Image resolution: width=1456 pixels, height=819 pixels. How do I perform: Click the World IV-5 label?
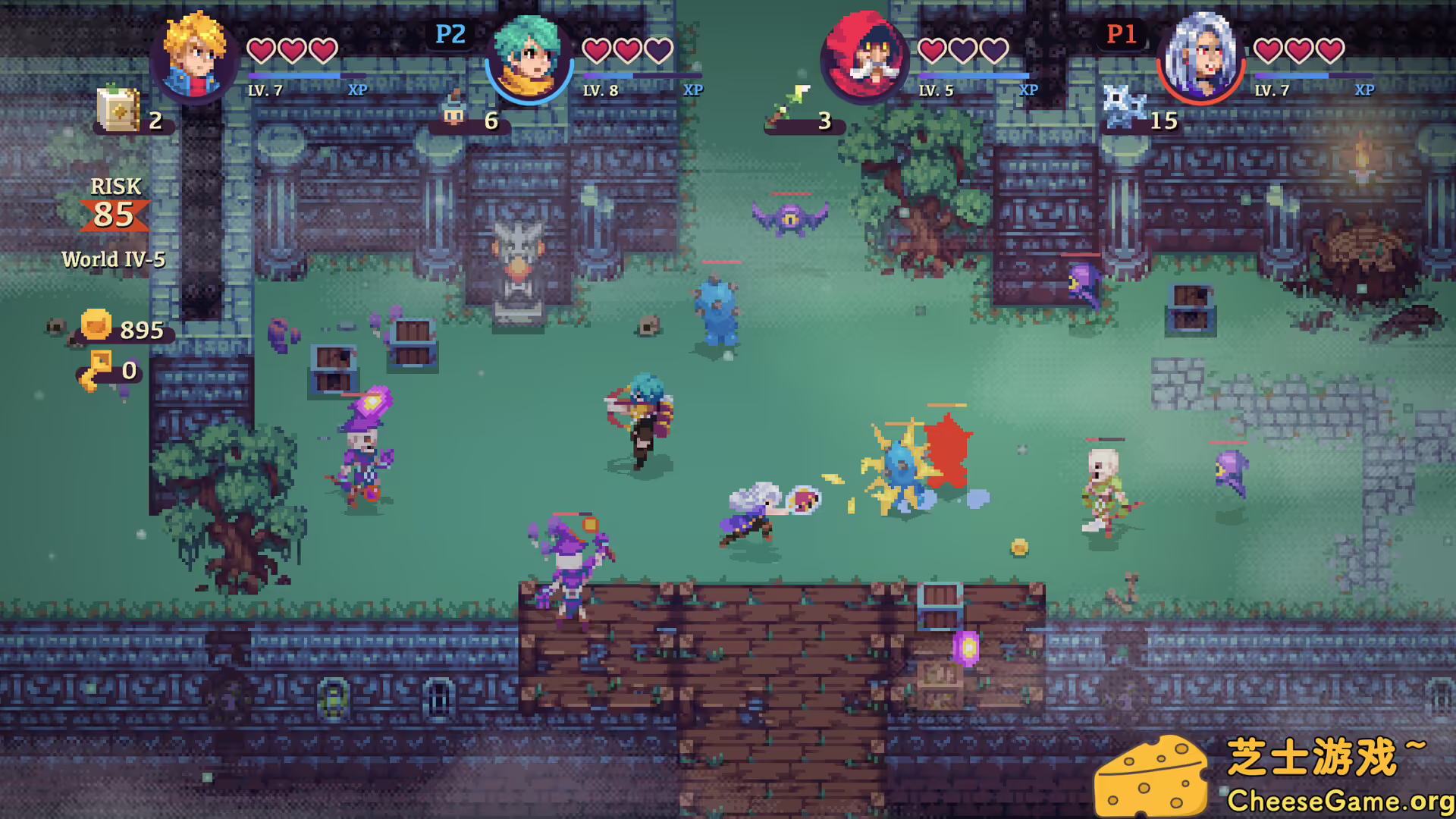pos(115,259)
